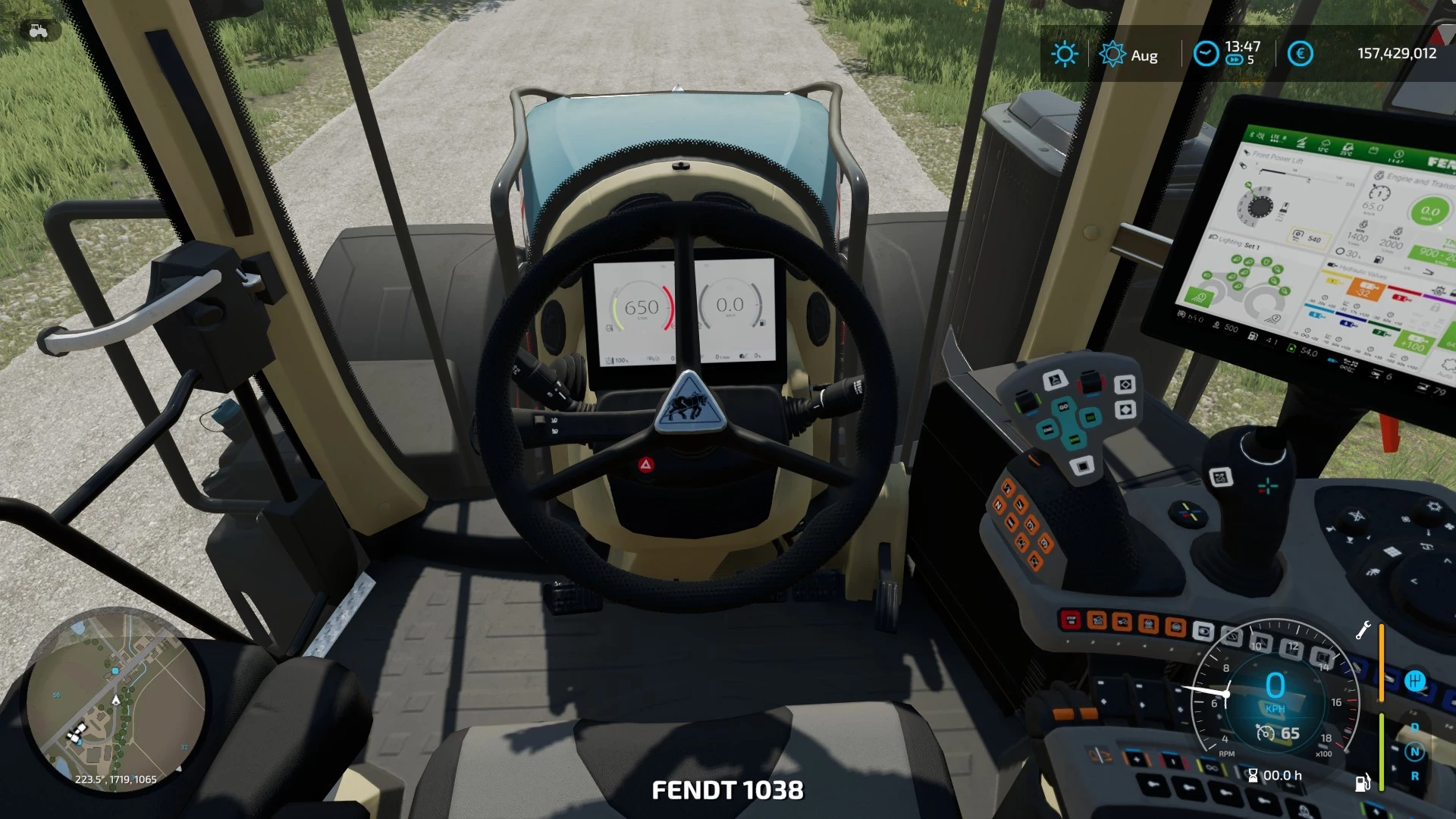Select the gear shift icon right of the speedometer
Image resolution: width=1456 pixels, height=819 pixels.
(x=1415, y=681)
